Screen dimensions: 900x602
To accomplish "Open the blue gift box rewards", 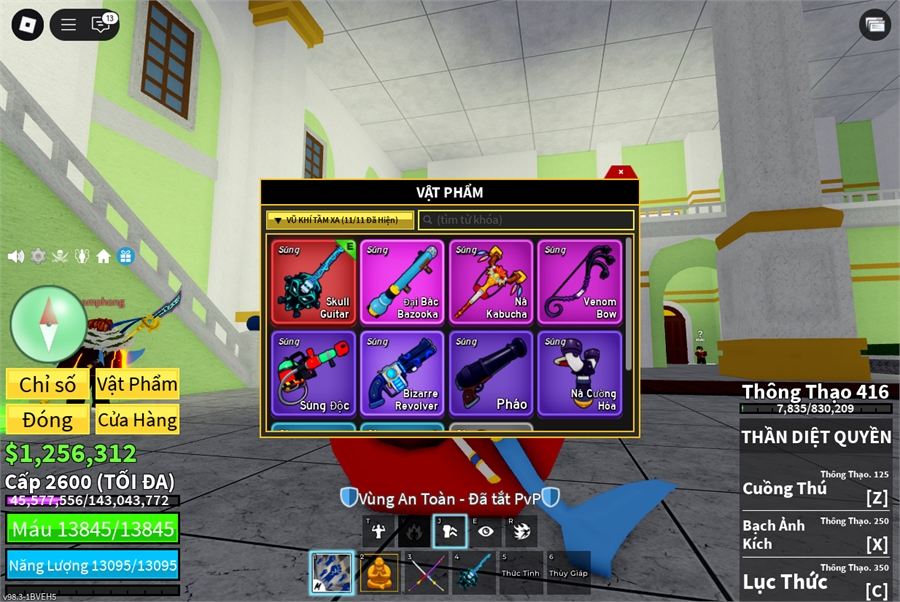I will [125, 256].
